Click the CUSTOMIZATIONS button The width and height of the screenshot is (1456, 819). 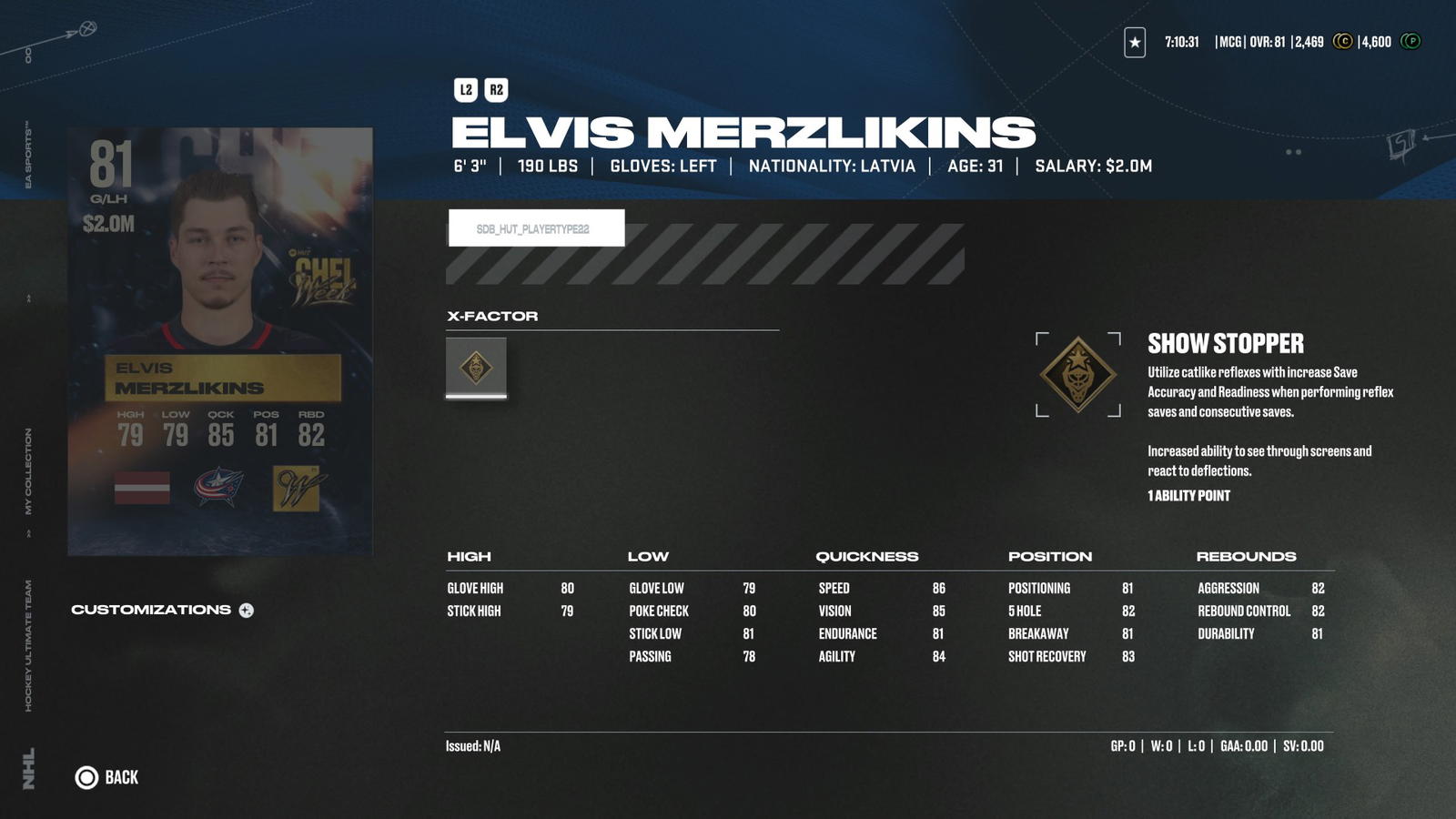pyautogui.click(x=149, y=610)
